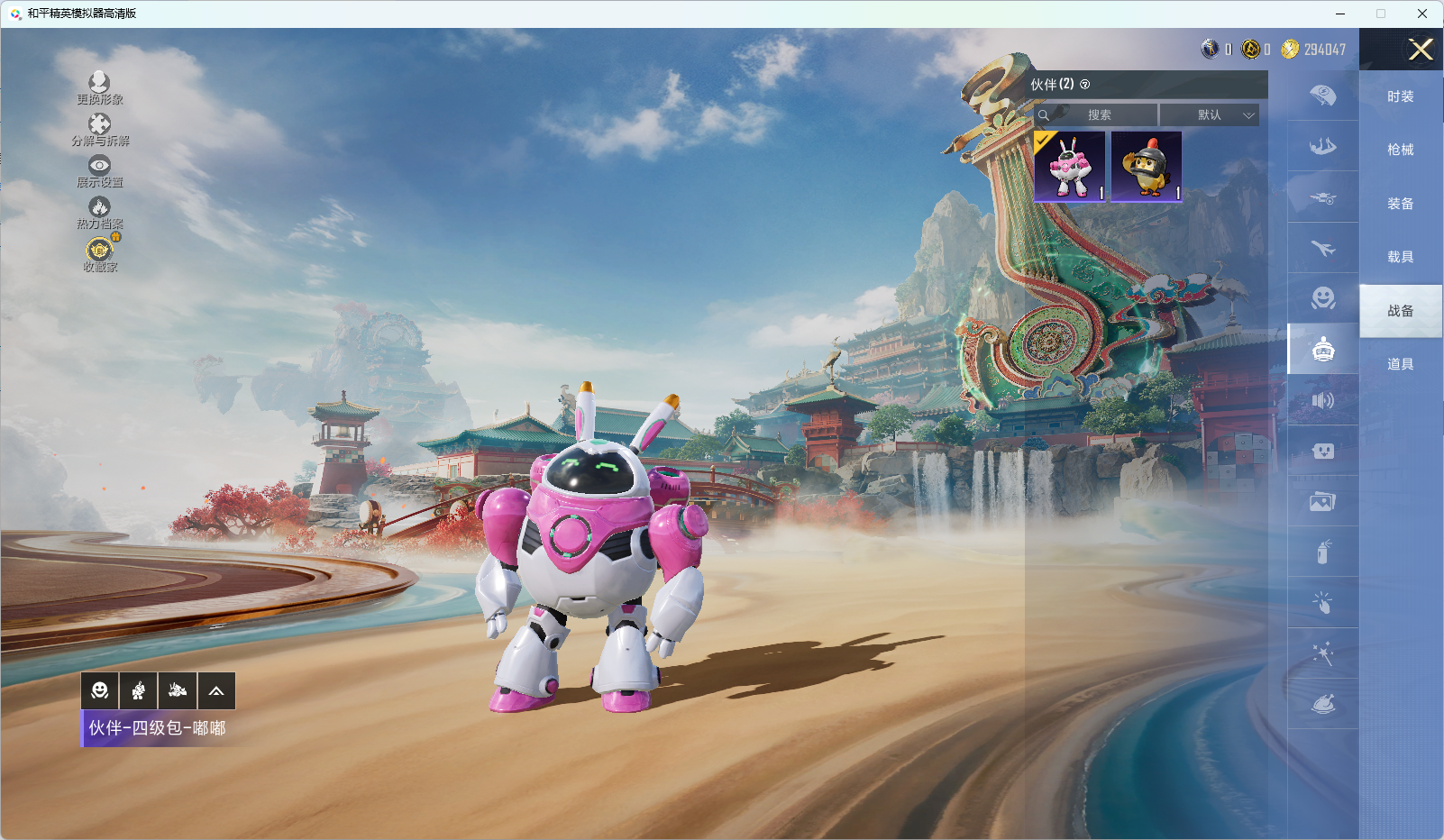Open 更换形象 (change appearance)
1444x840 pixels.
click(x=99, y=88)
